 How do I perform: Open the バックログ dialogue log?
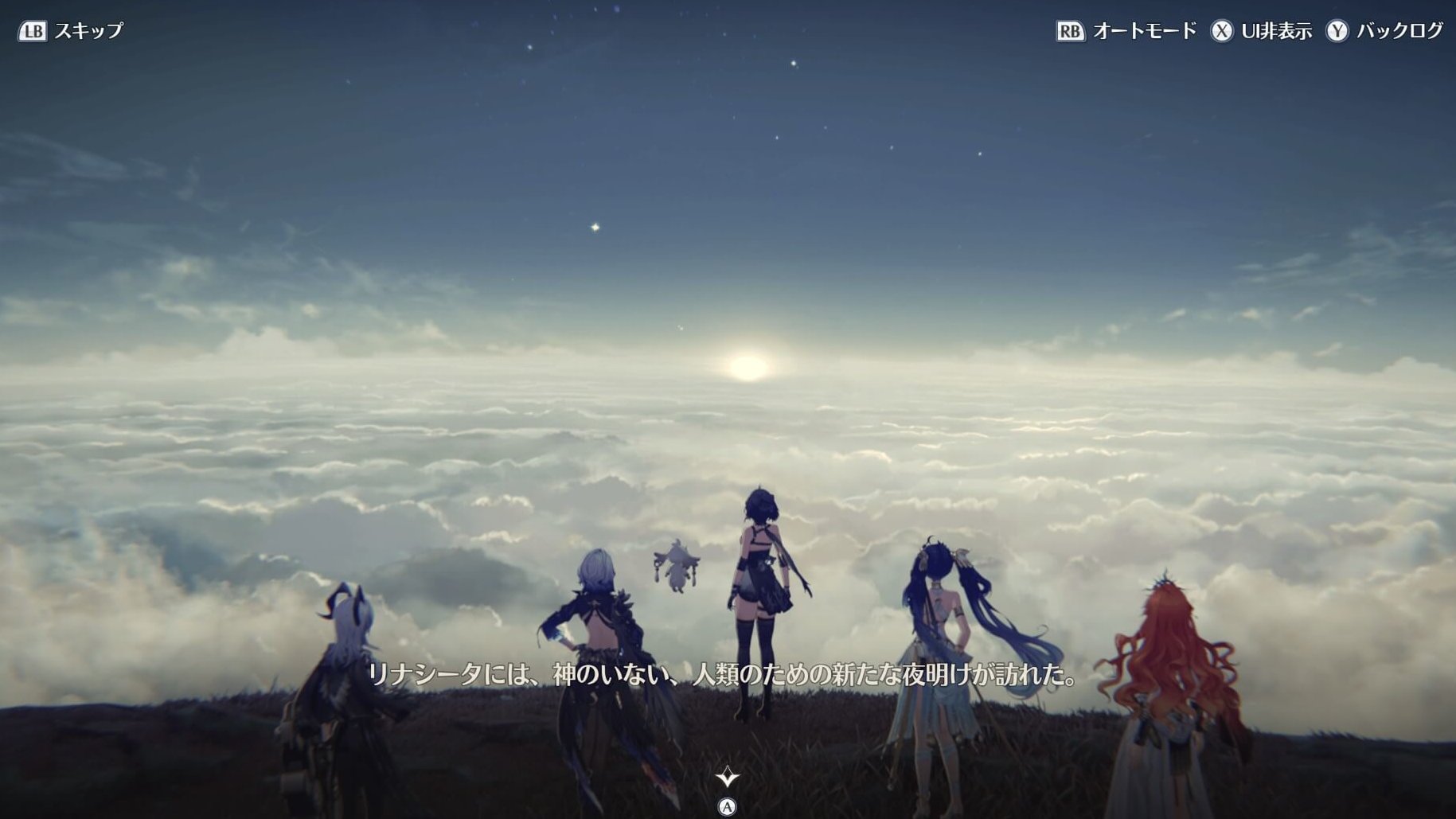1384,31
